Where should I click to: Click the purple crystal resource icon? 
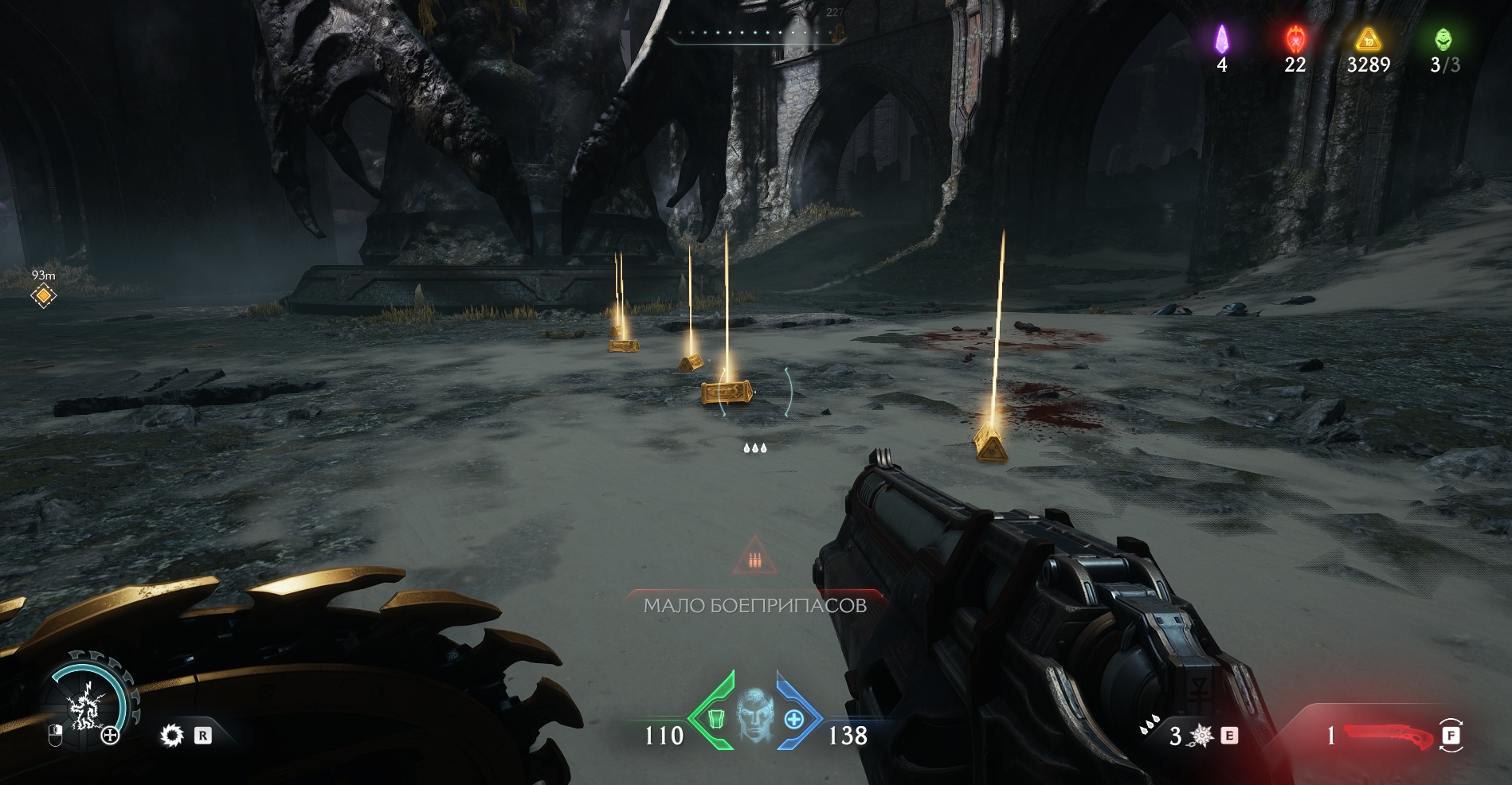point(1222,38)
